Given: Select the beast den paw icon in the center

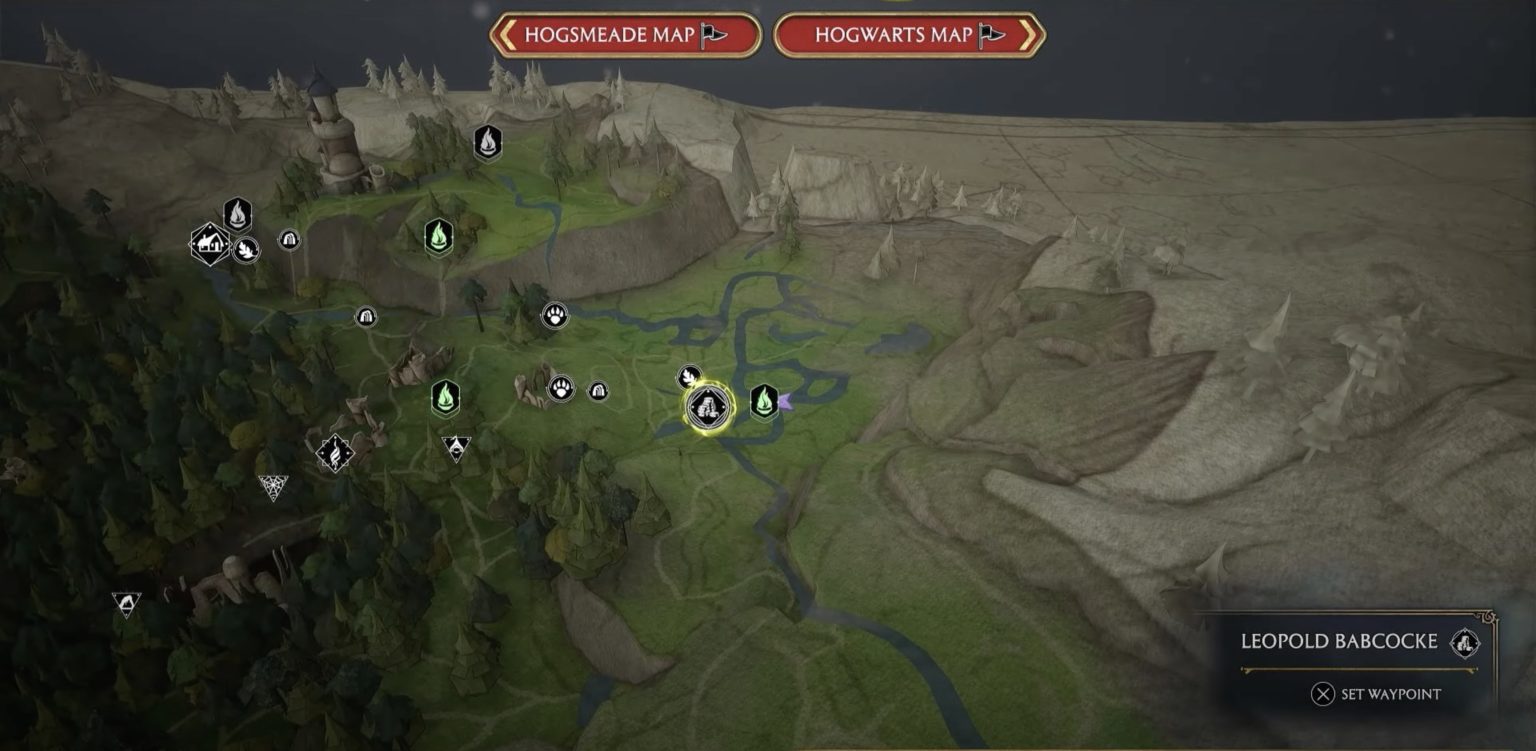Looking at the screenshot, I should pos(553,314).
